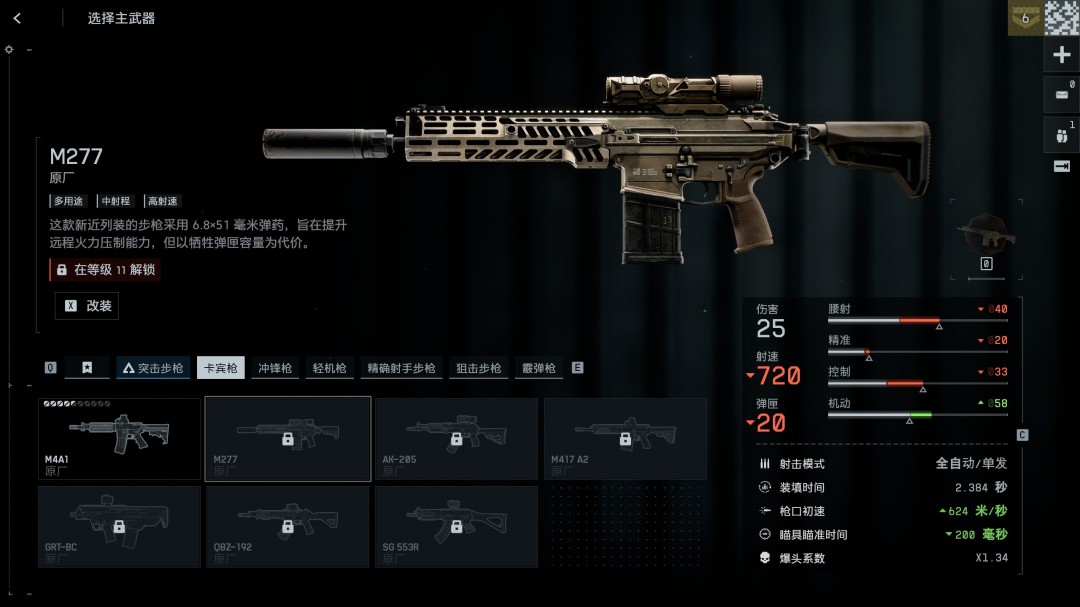The width and height of the screenshot is (1080, 607).
Task: Select the 卡宾枪 category tab
Action: [x=220, y=368]
